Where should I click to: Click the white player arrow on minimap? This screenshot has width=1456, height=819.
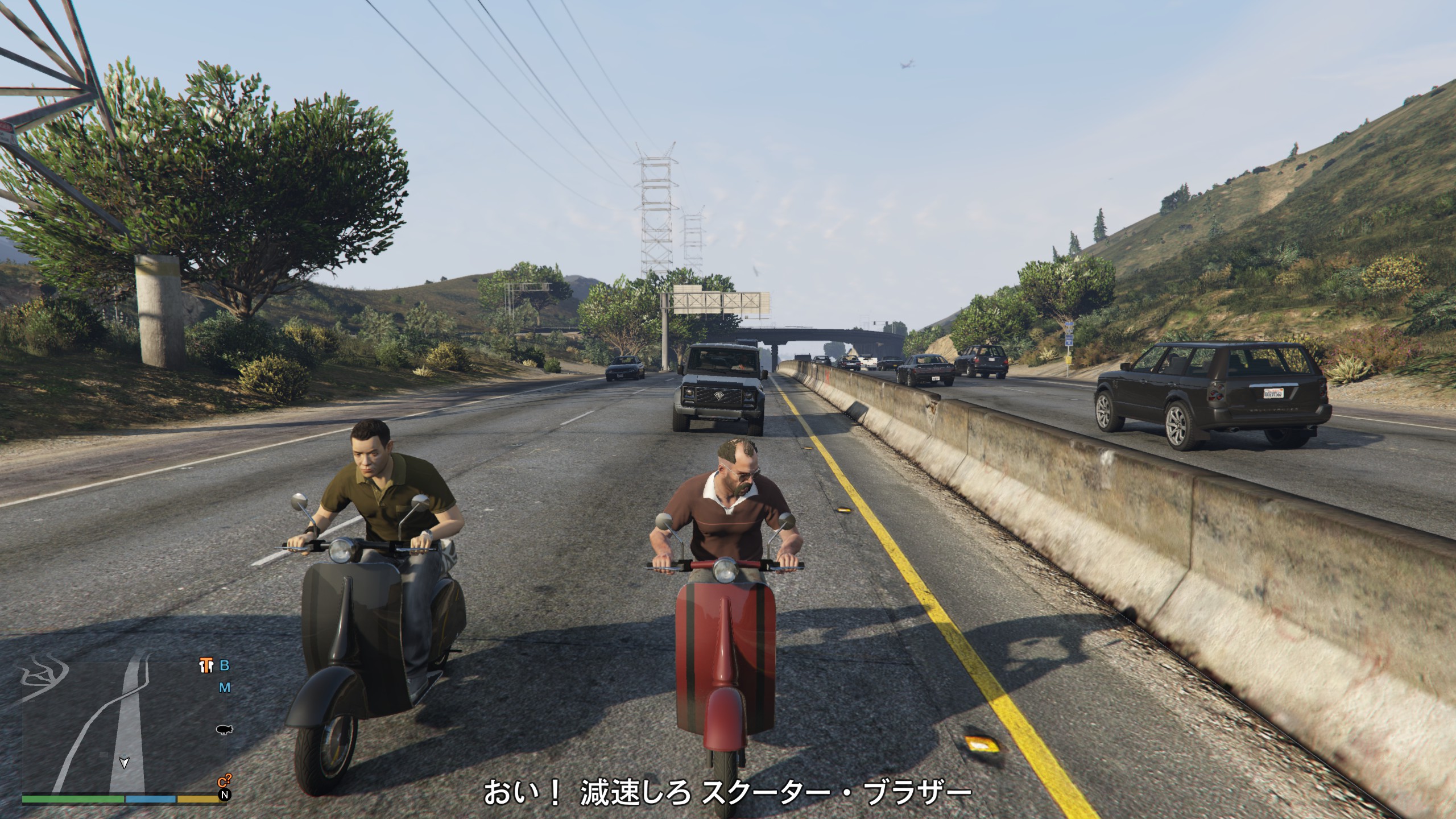pyautogui.click(x=123, y=763)
